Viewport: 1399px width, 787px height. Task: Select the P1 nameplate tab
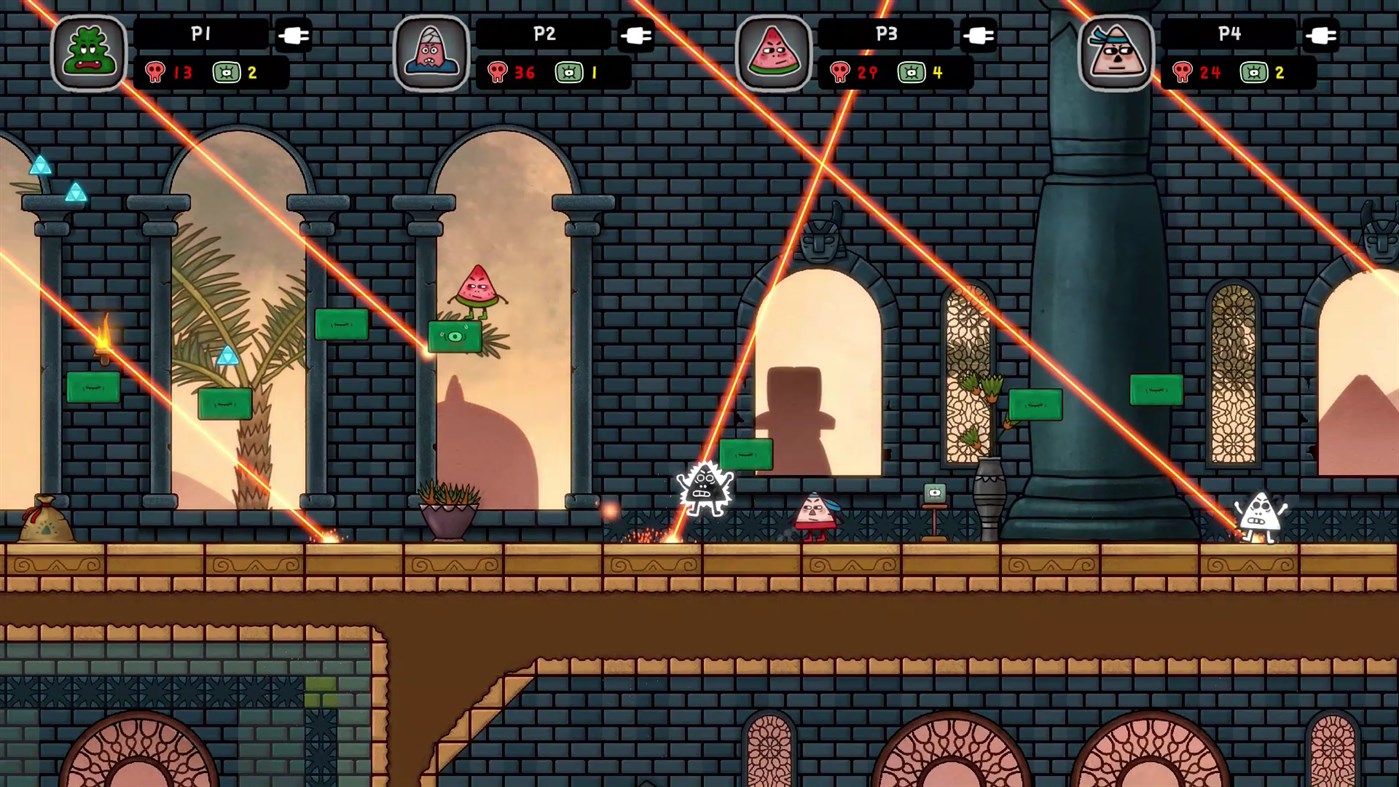tap(200, 34)
